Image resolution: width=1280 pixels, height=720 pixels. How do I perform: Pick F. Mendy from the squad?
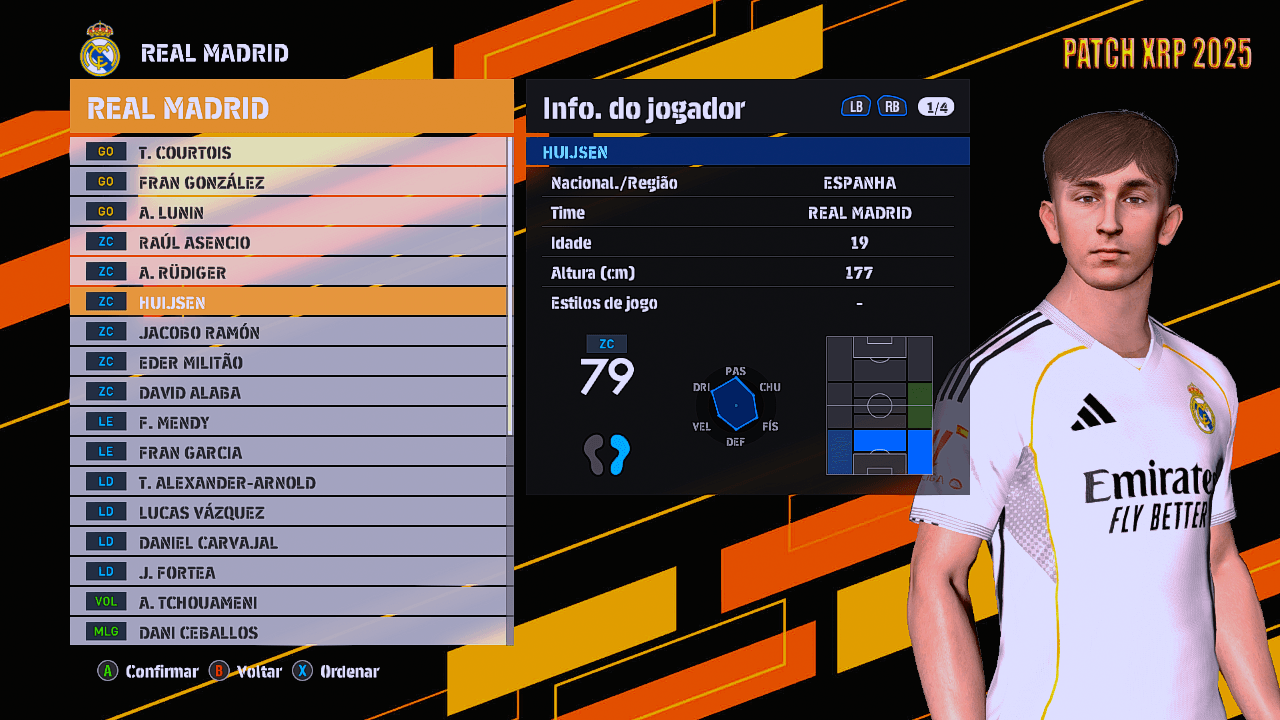pyautogui.click(x=288, y=422)
